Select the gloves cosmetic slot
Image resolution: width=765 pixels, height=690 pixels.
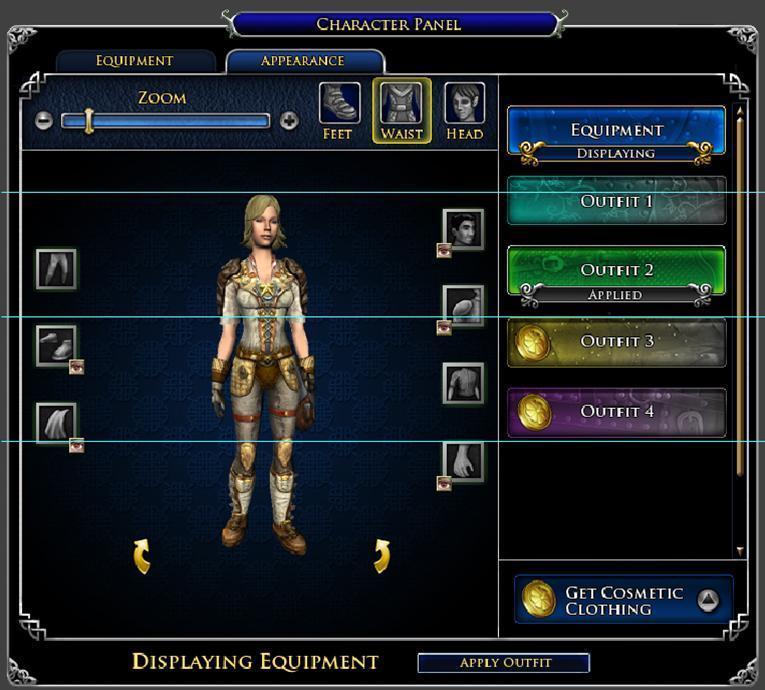[463, 461]
